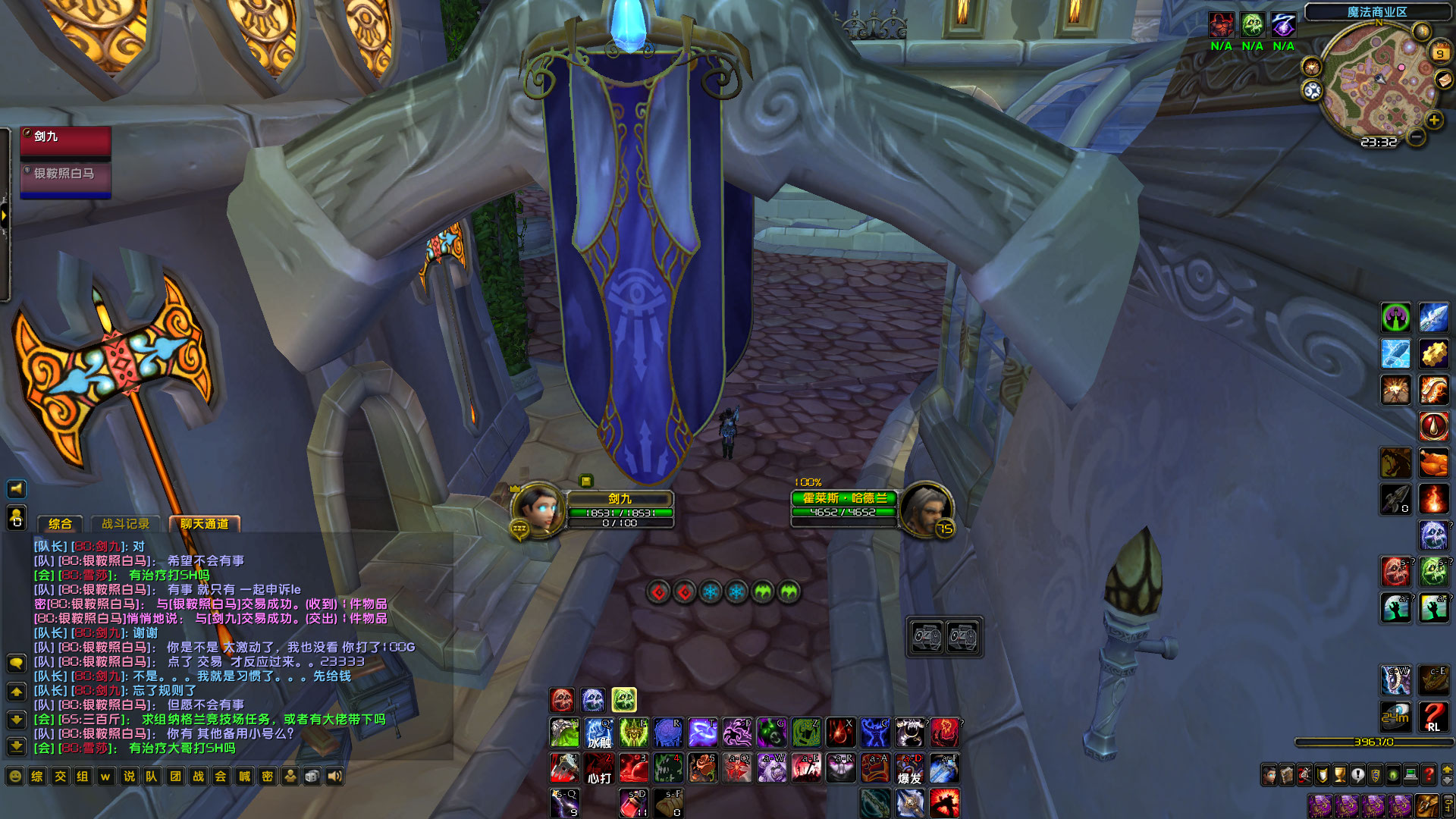The width and height of the screenshot is (1456, 819).
Task: Switch to the 战斗记录 chat tab
Action: click(126, 523)
